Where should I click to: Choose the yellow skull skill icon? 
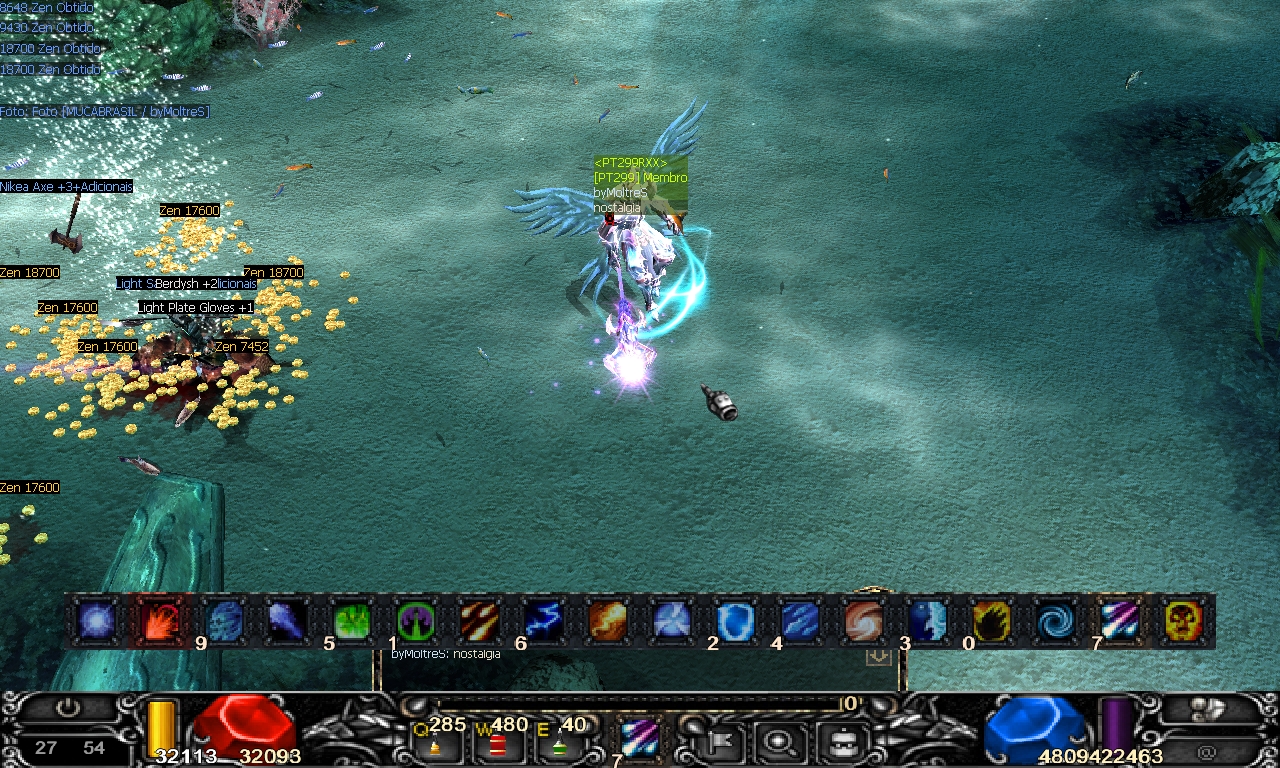click(x=1183, y=622)
